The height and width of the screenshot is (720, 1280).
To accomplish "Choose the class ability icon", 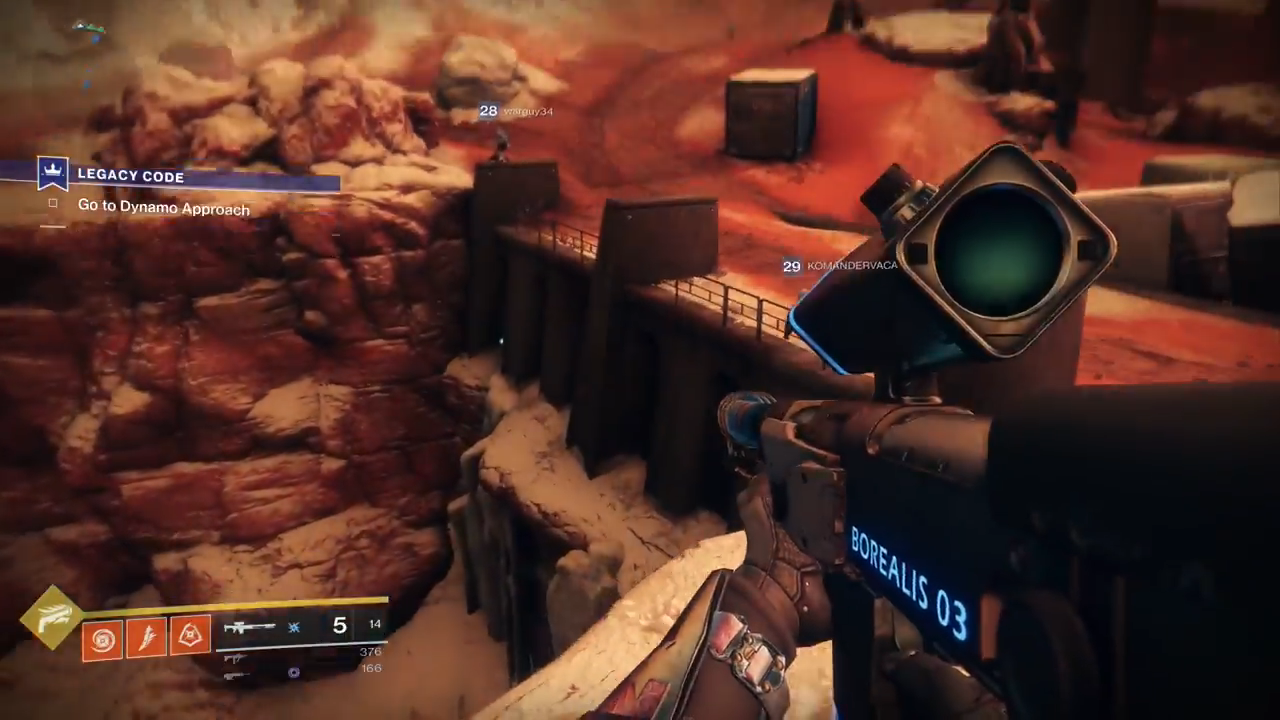I will [x=190, y=636].
